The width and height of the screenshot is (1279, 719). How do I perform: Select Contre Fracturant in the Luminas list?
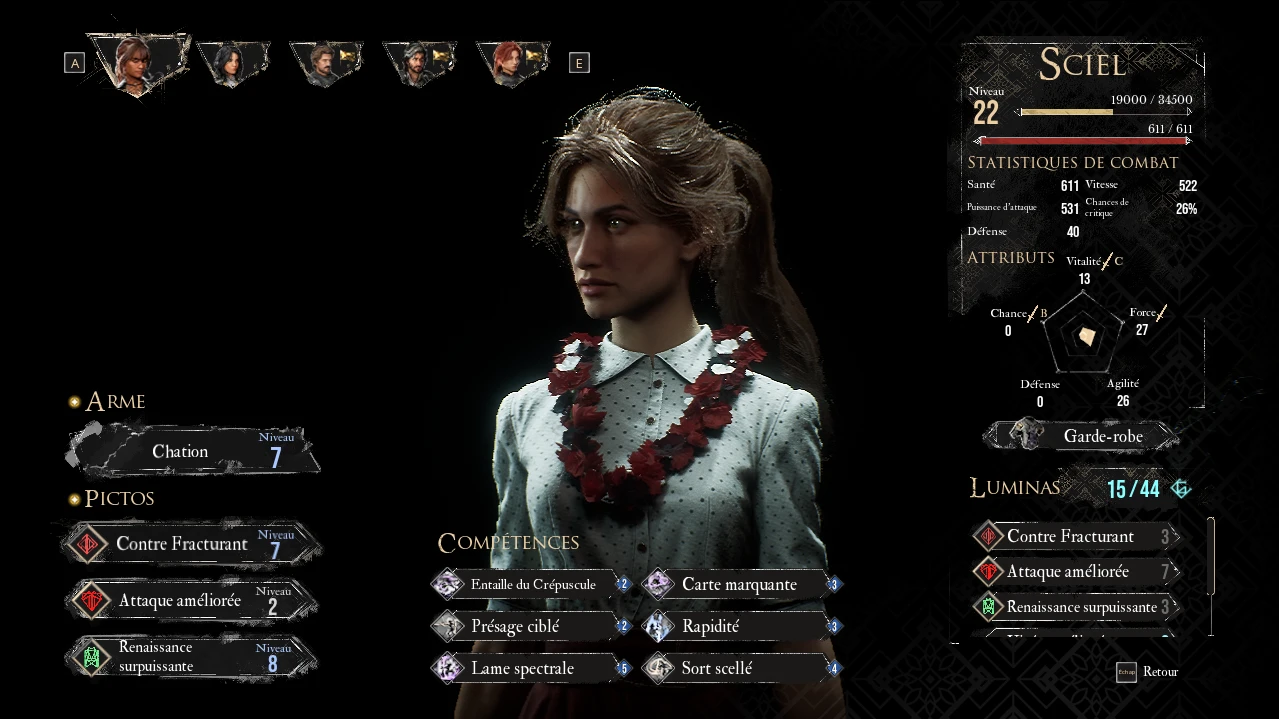tap(1075, 537)
